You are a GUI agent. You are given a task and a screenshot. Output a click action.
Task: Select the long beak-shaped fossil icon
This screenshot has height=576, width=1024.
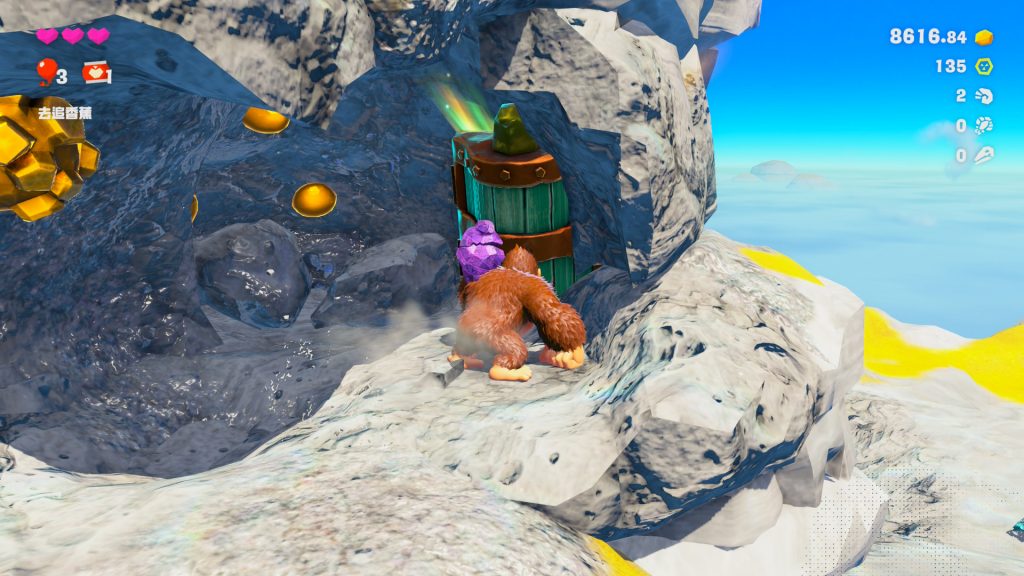pyautogui.click(x=984, y=155)
